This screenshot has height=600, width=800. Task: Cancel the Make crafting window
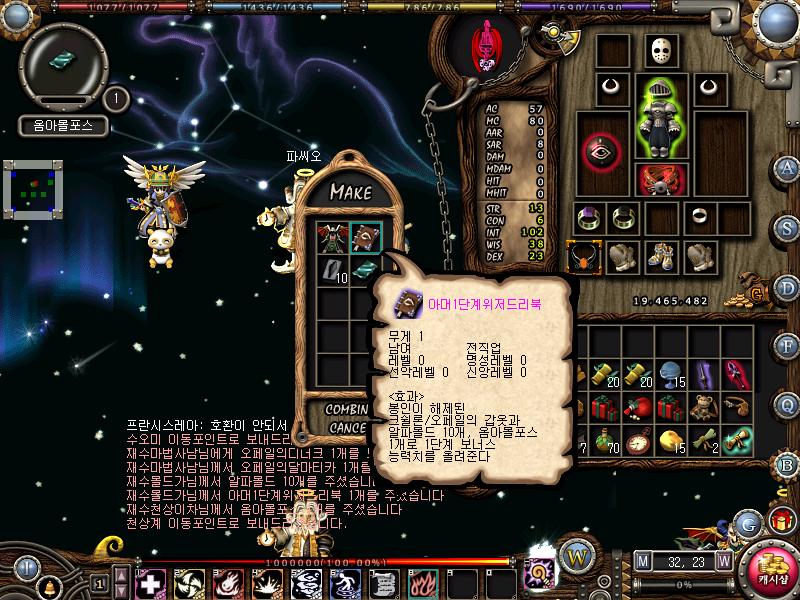point(347,428)
